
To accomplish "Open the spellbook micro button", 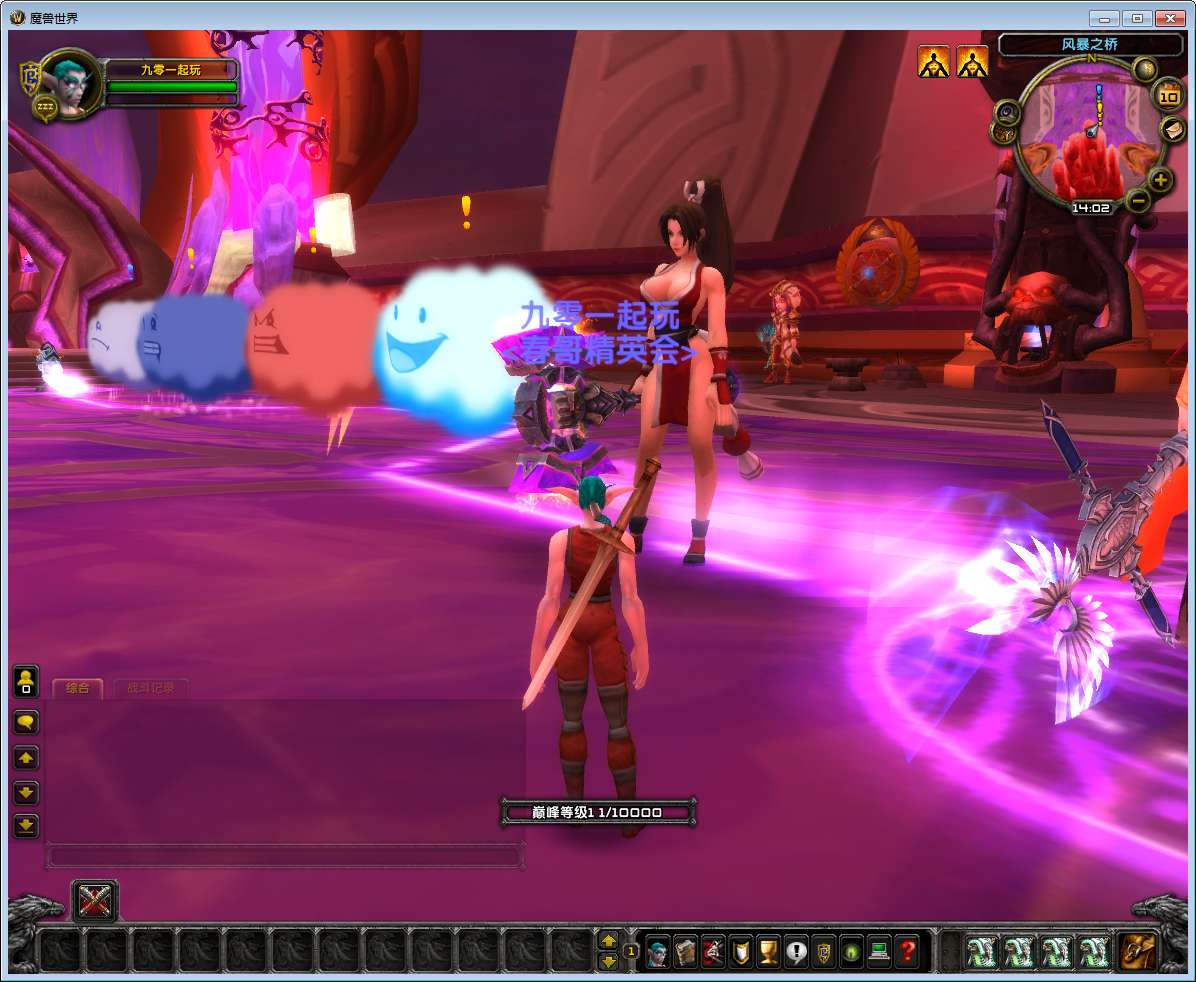I will (x=685, y=950).
